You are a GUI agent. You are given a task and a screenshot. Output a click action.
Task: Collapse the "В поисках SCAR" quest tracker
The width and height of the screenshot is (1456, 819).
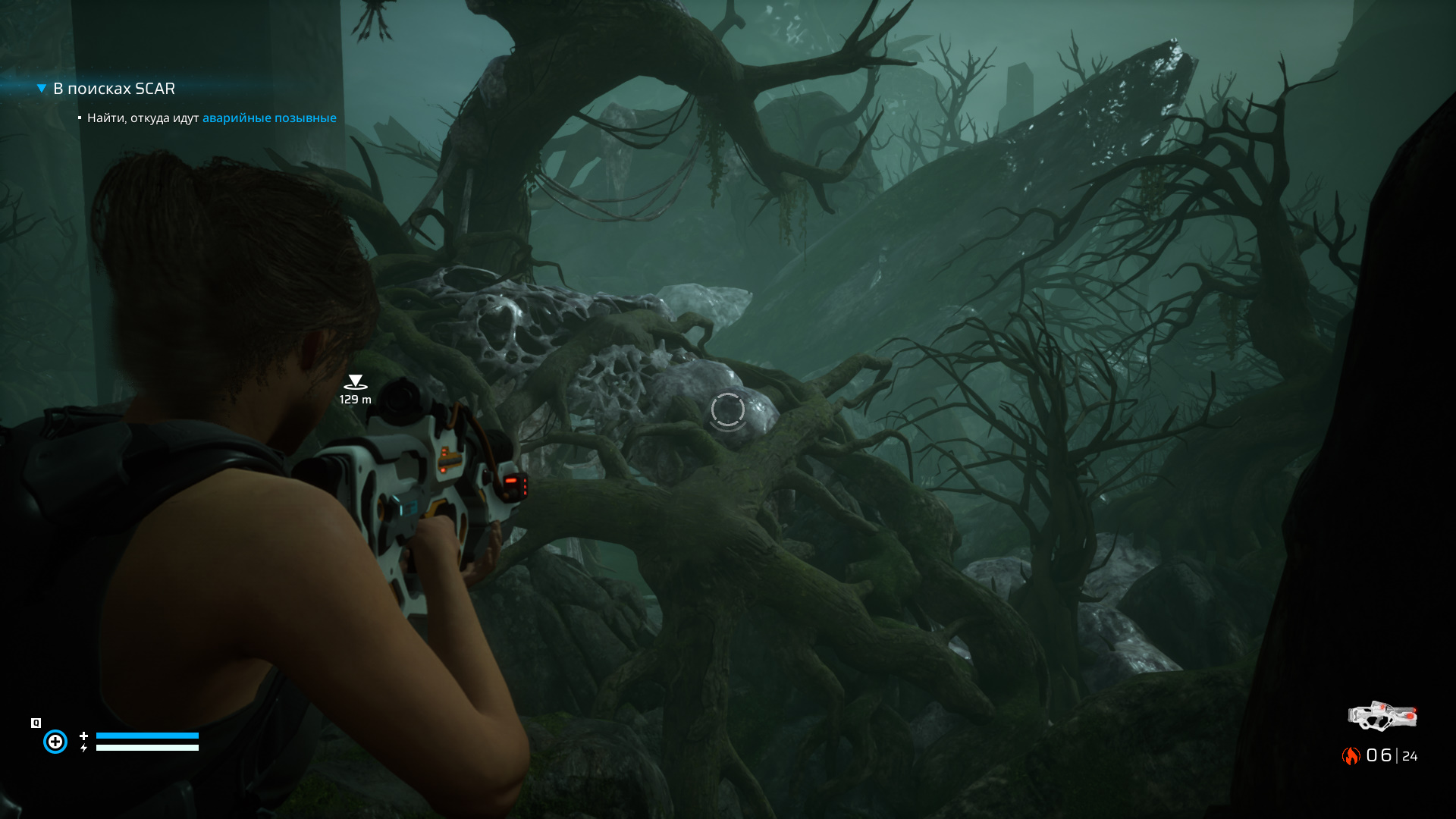click(42, 89)
